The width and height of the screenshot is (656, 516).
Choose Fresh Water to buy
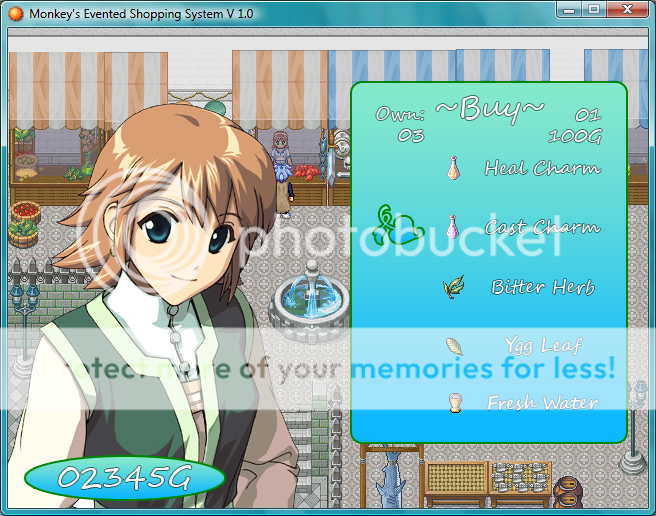(x=542, y=403)
